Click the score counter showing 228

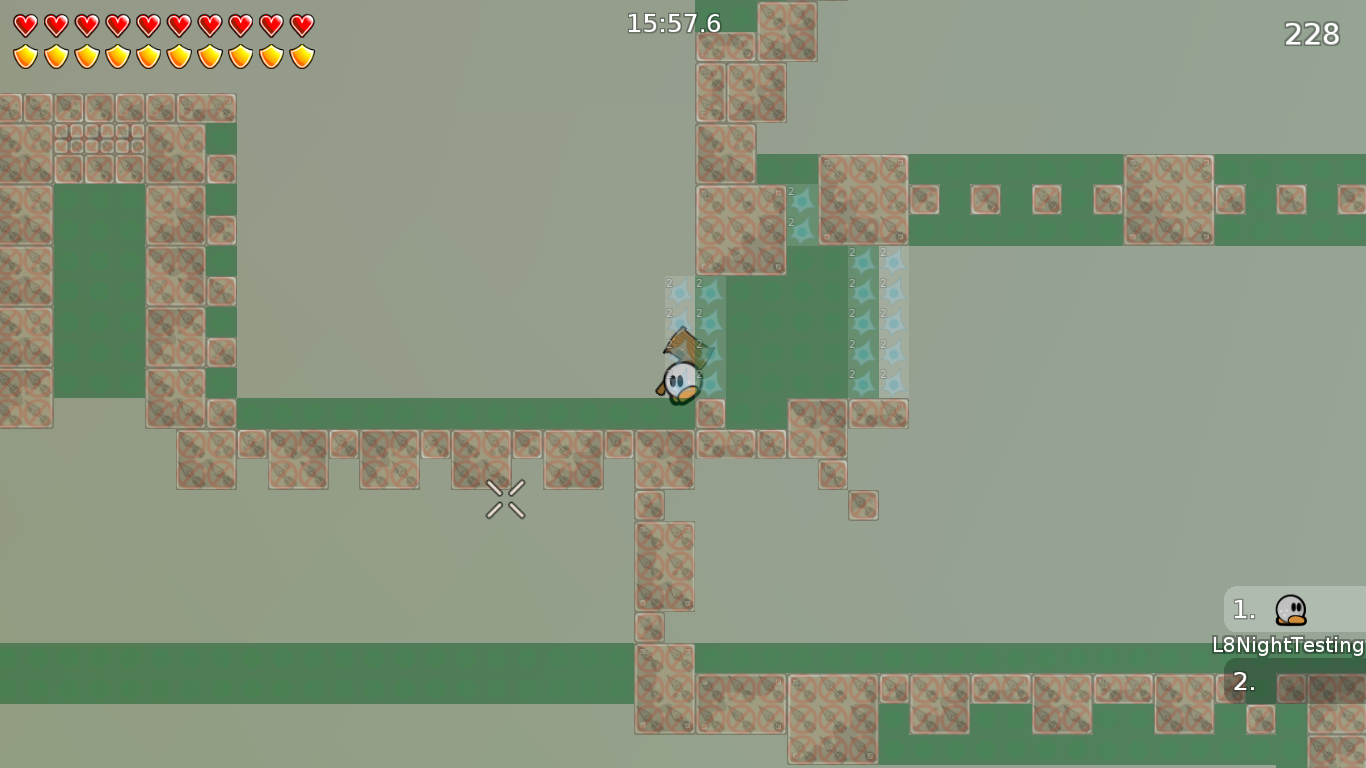(1310, 34)
